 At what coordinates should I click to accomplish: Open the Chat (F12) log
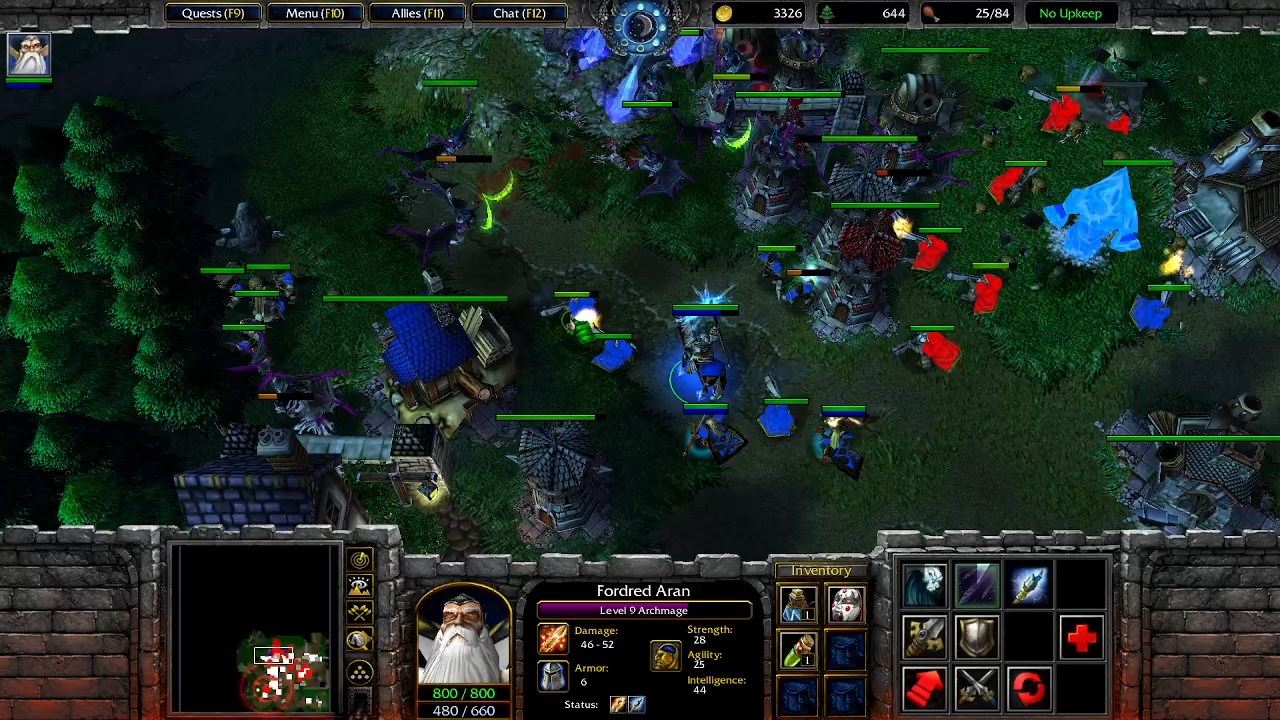[519, 13]
